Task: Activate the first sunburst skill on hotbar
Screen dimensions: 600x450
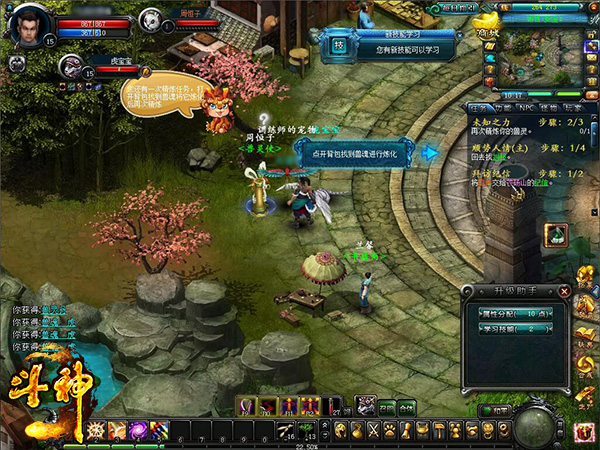Action: click(96, 430)
